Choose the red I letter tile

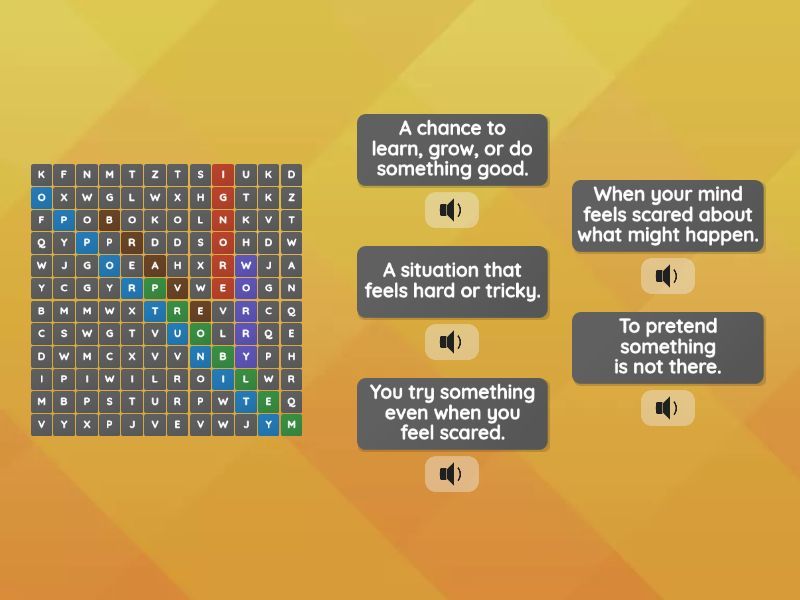pos(223,174)
